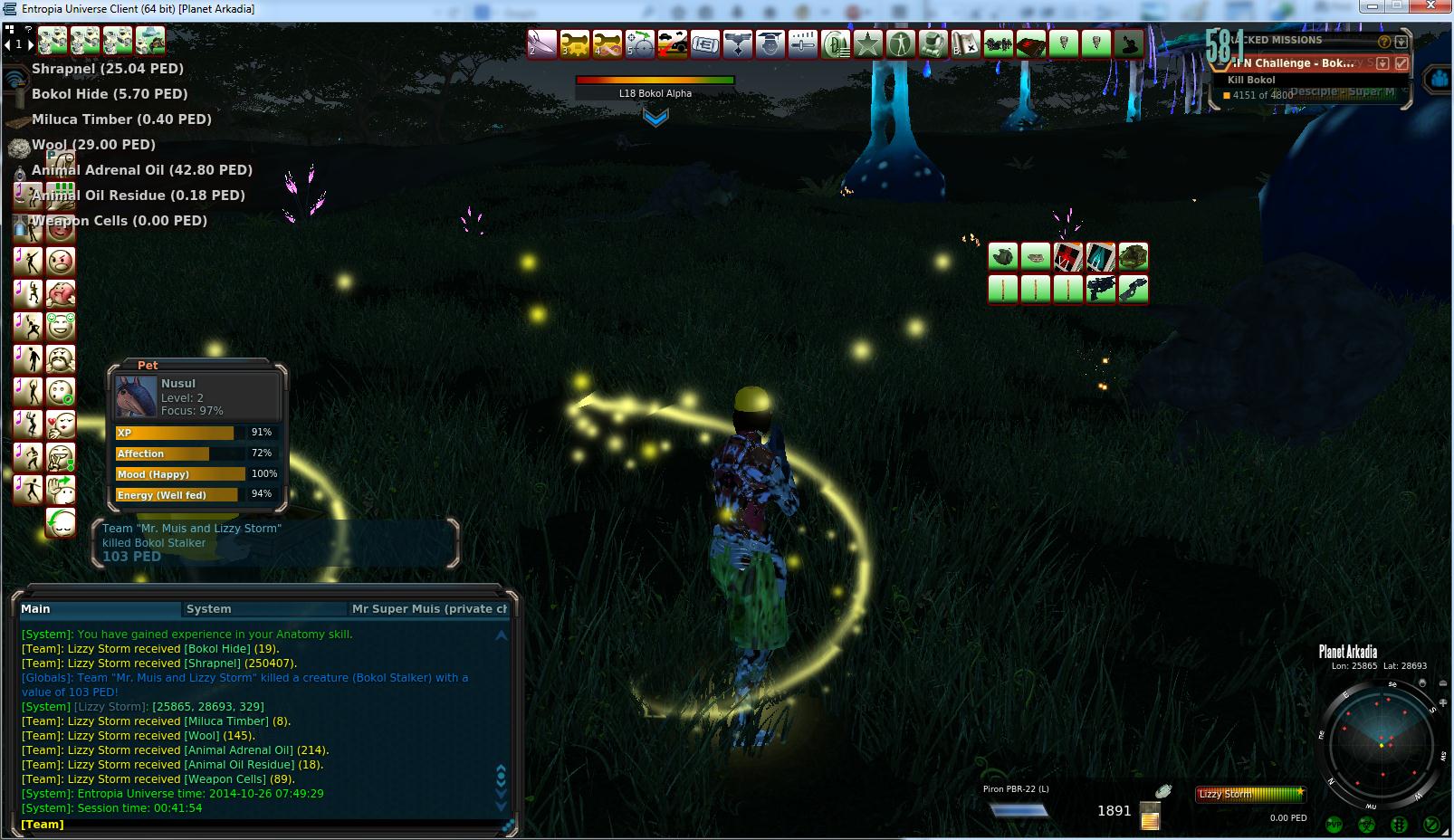Screen dimensions: 1454x840
Task: Click the Nusul pet portrait
Action: (x=136, y=396)
